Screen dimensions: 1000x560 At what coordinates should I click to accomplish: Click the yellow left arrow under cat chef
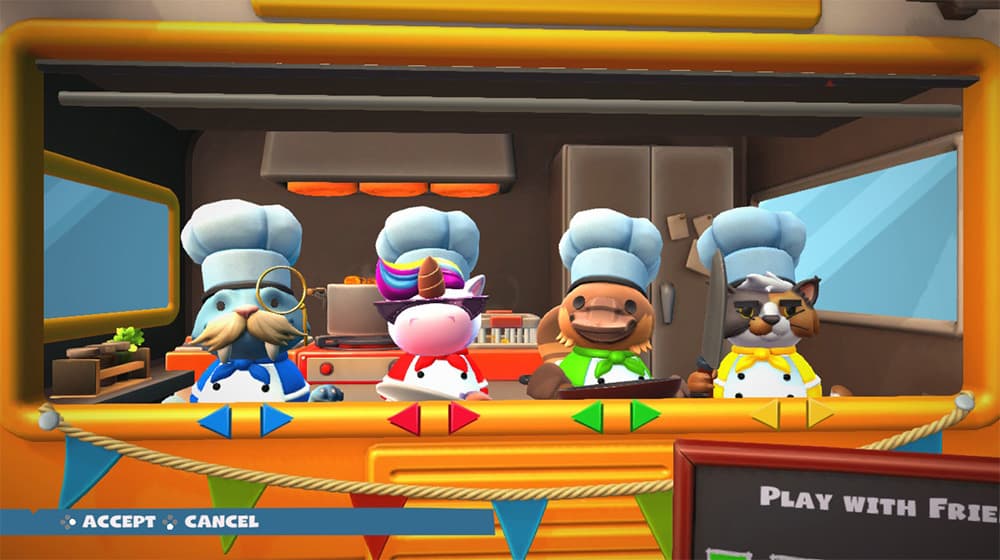[x=765, y=415]
